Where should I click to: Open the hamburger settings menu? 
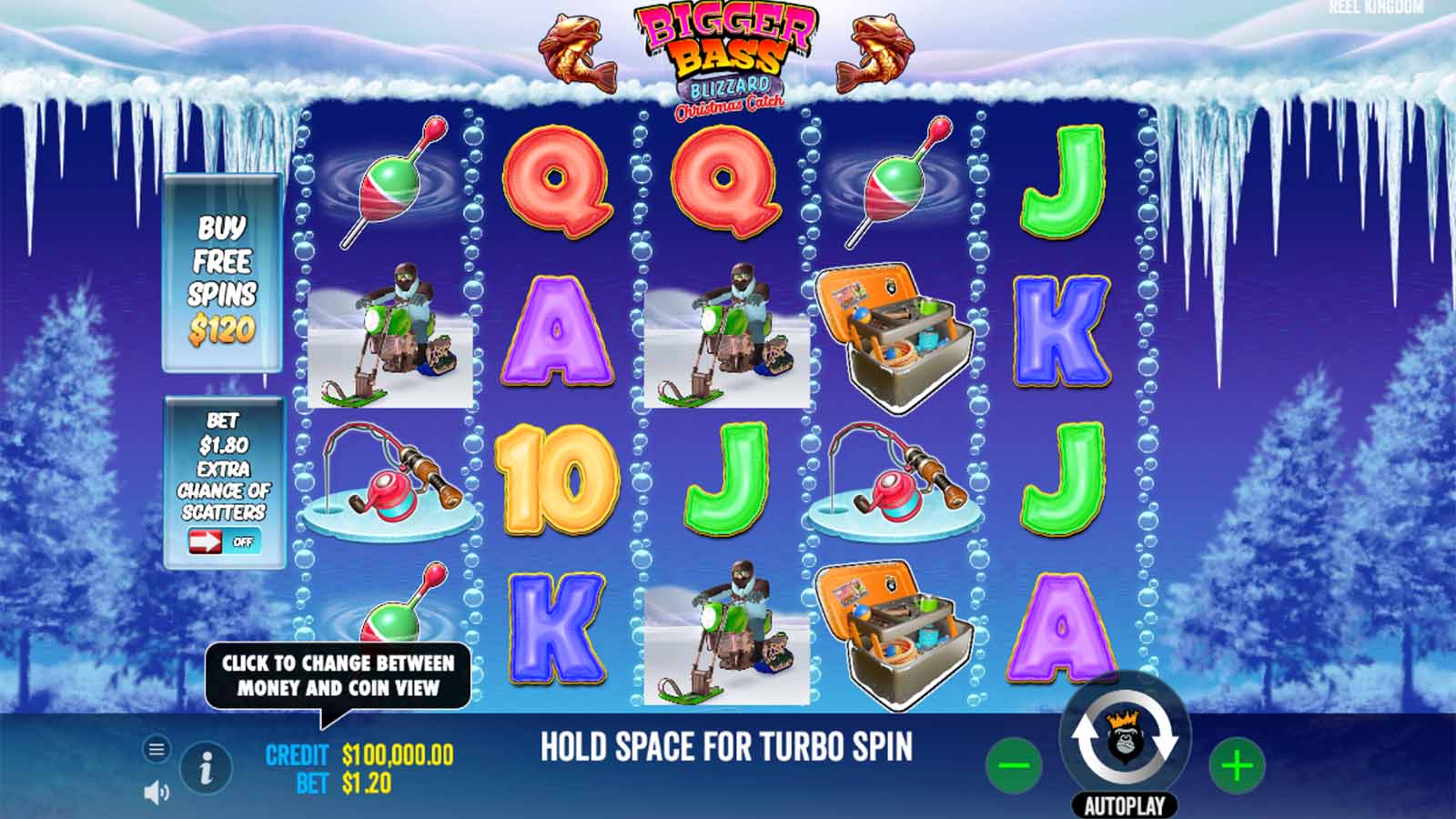pos(157,749)
